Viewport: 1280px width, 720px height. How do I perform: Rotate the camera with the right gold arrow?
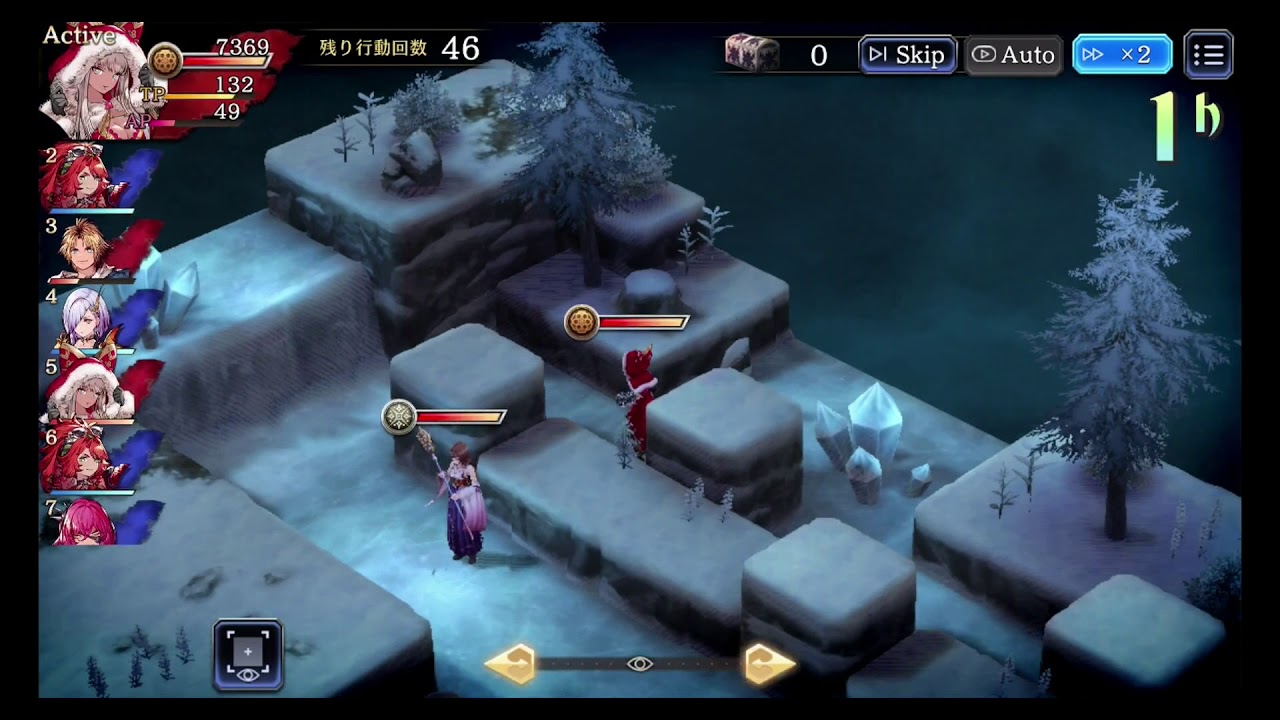click(770, 664)
